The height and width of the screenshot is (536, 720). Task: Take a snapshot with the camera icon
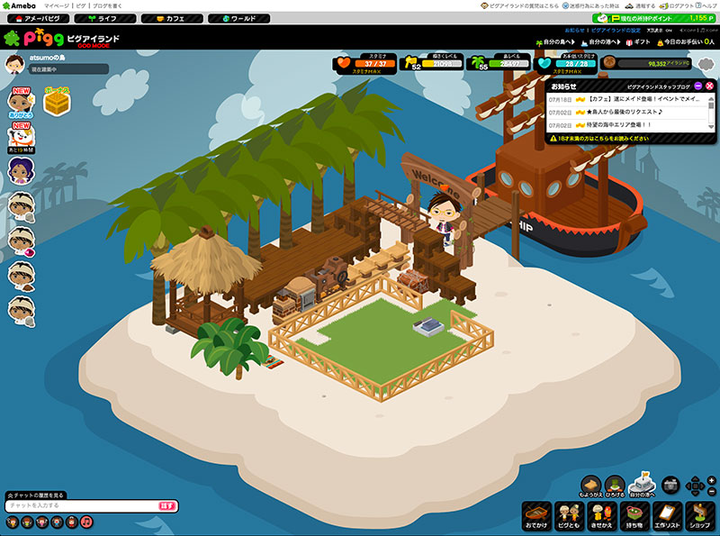tap(671, 486)
